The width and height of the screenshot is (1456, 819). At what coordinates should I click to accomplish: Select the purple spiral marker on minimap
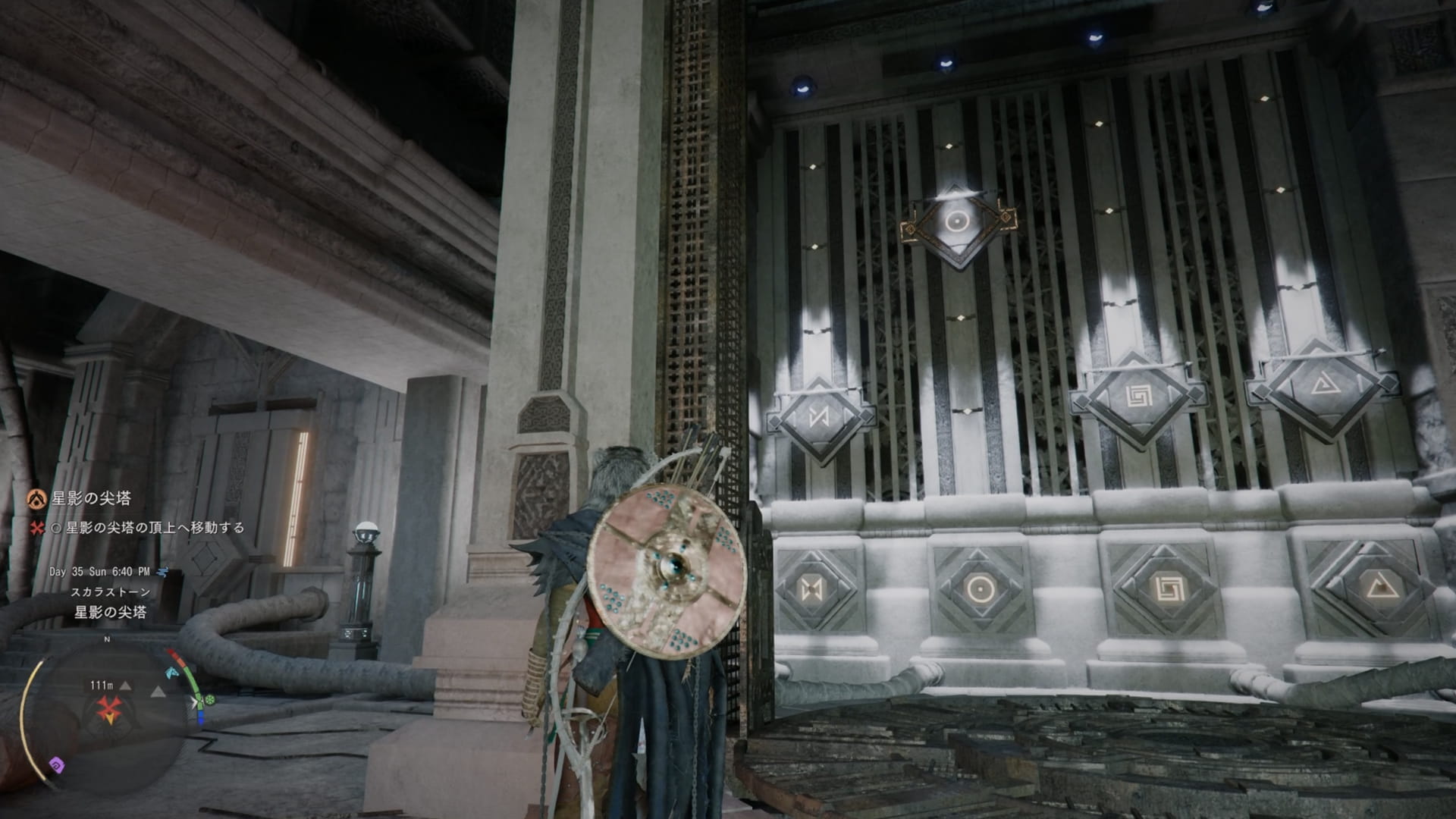pos(57,764)
